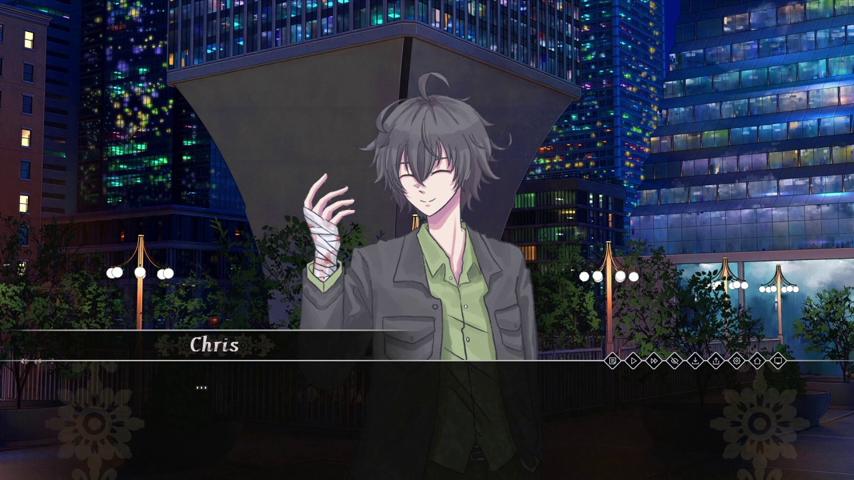Load a save with the upload-arrow icon
This screenshot has width=854, height=480.
pos(716,361)
